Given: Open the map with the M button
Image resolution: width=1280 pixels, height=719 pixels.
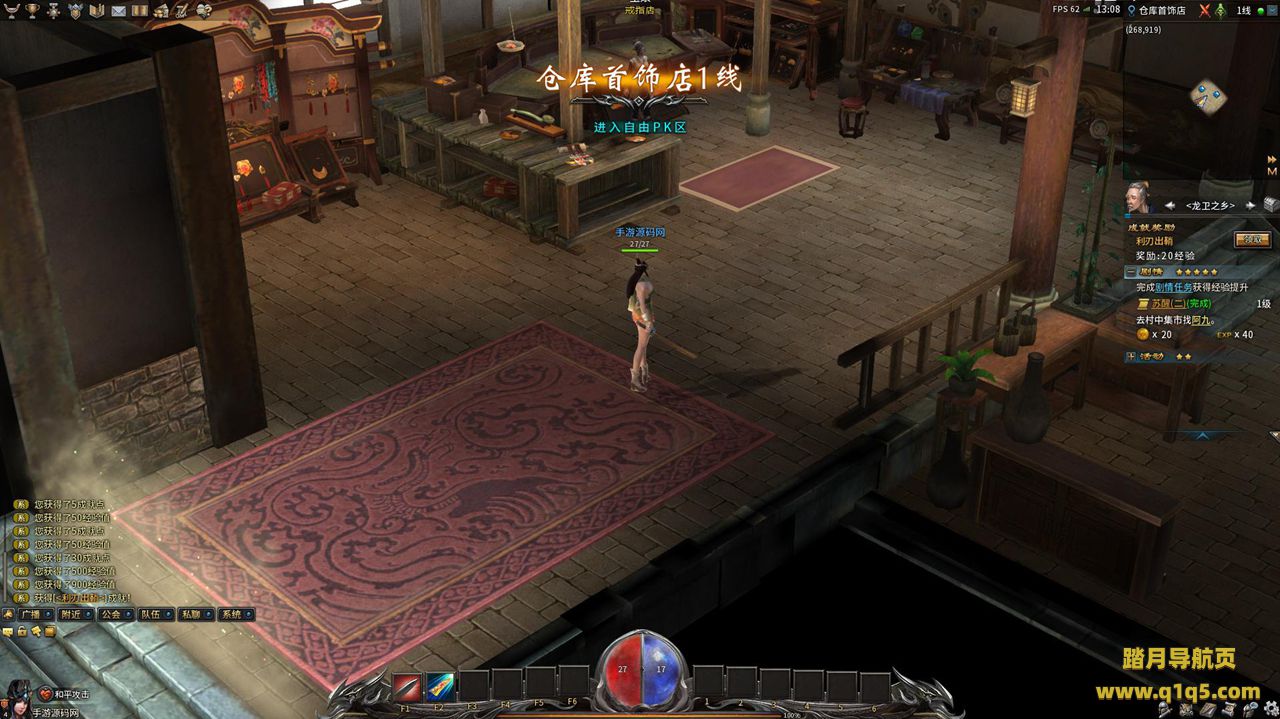Looking at the screenshot, I should 1272,171.
